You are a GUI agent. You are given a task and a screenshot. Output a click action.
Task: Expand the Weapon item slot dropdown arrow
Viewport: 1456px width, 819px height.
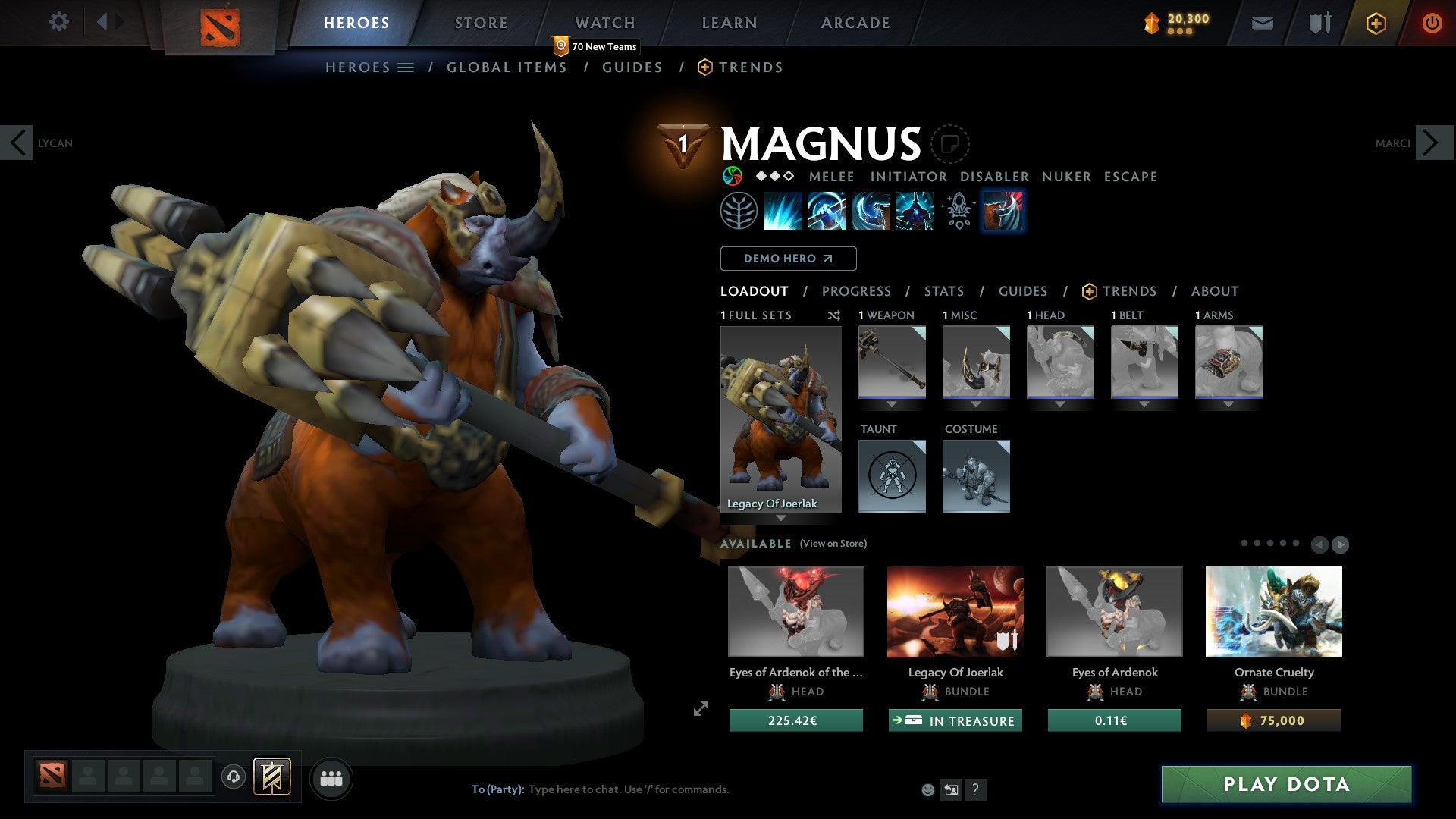tap(892, 404)
